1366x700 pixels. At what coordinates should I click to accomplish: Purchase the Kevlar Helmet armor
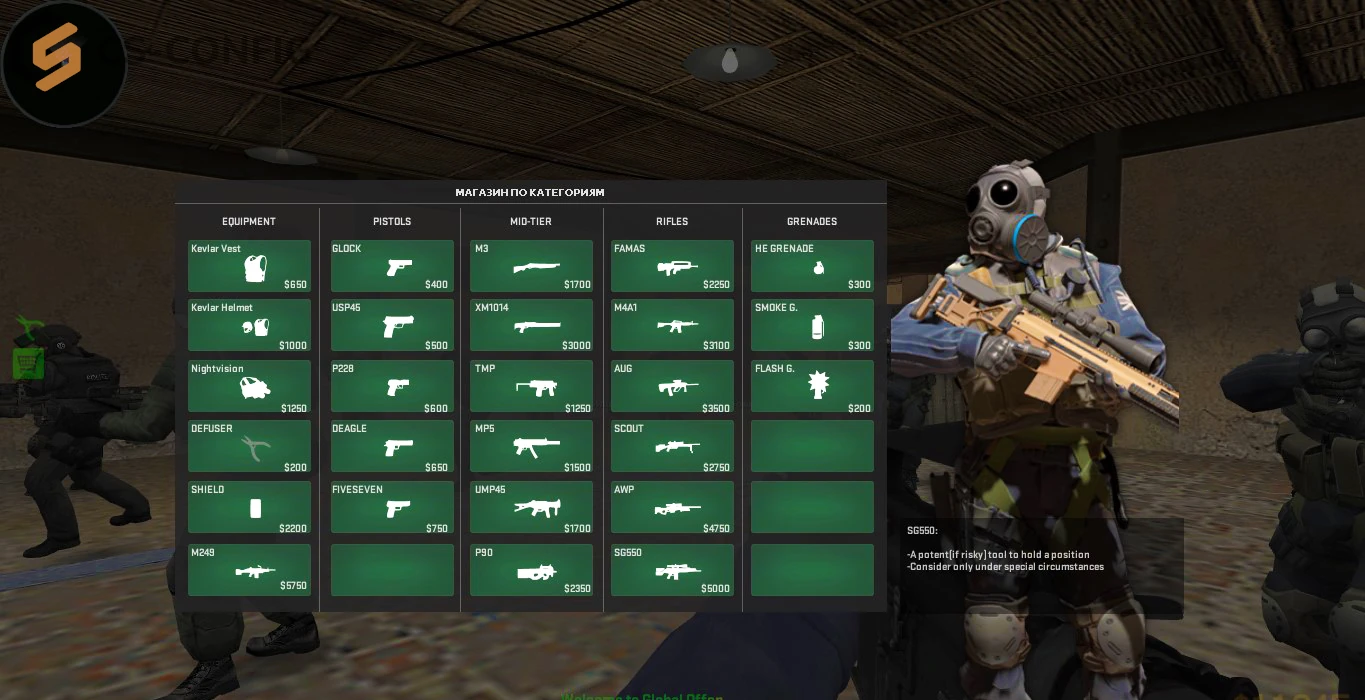[x=249, y=326]
